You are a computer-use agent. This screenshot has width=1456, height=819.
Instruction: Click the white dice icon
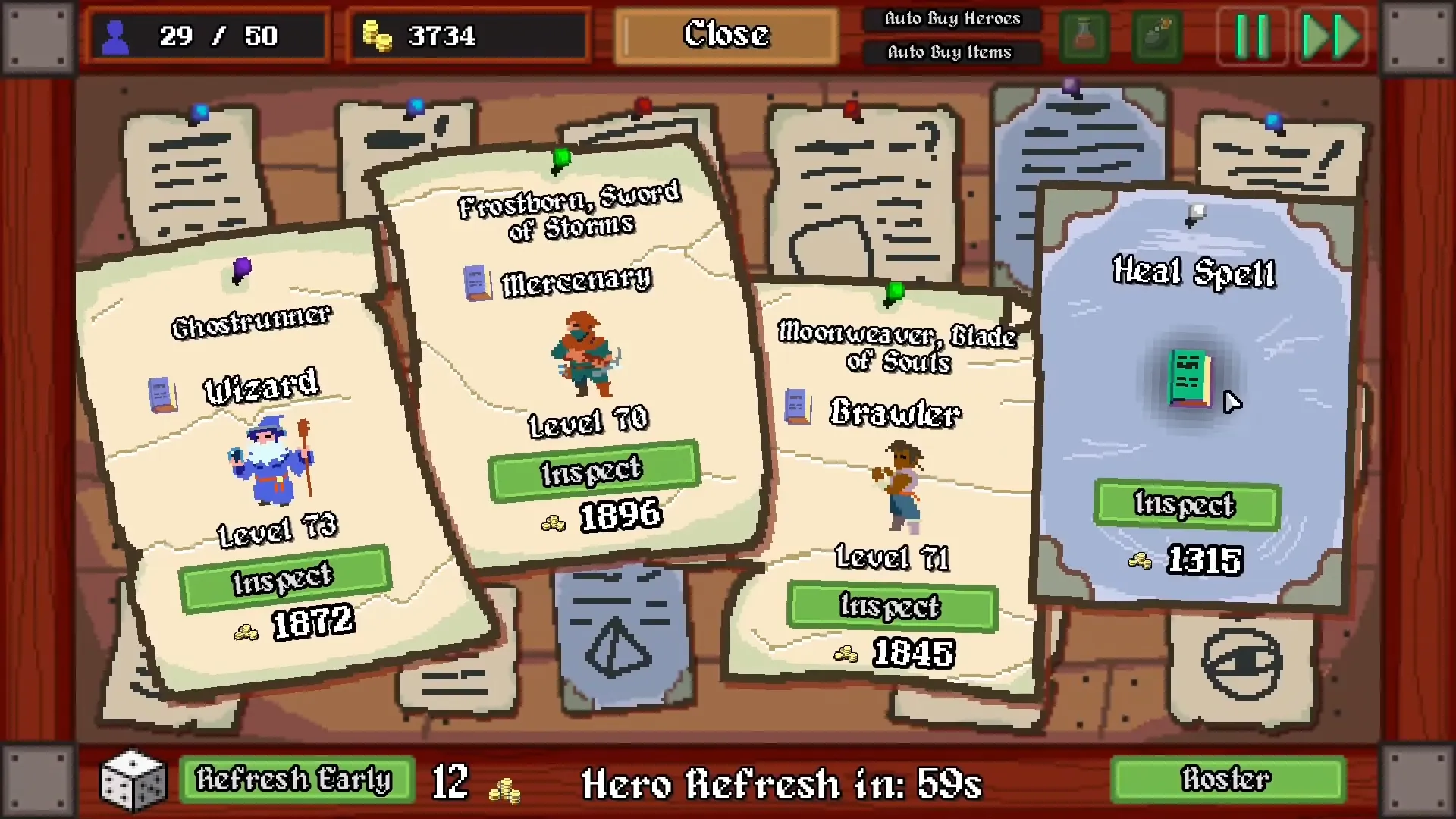click(x=134, y=780)
